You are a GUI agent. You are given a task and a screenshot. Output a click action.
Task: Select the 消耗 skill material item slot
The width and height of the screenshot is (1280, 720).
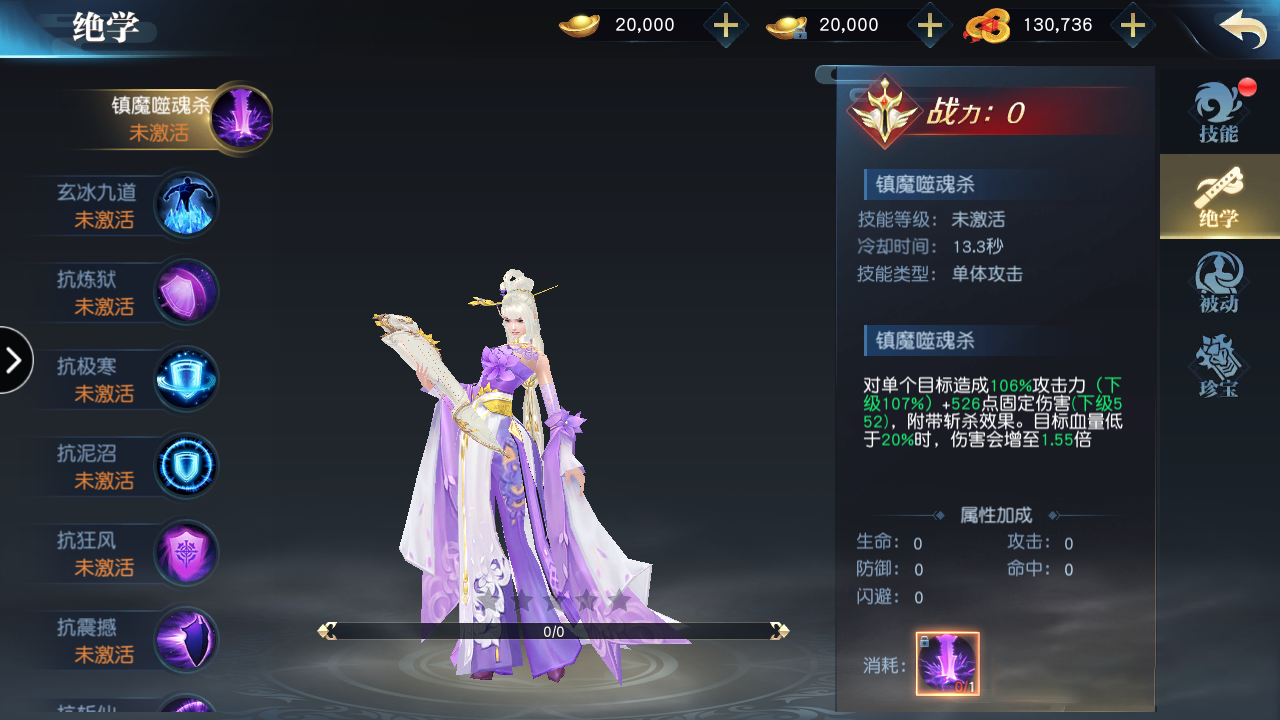(x=946, y=662)
